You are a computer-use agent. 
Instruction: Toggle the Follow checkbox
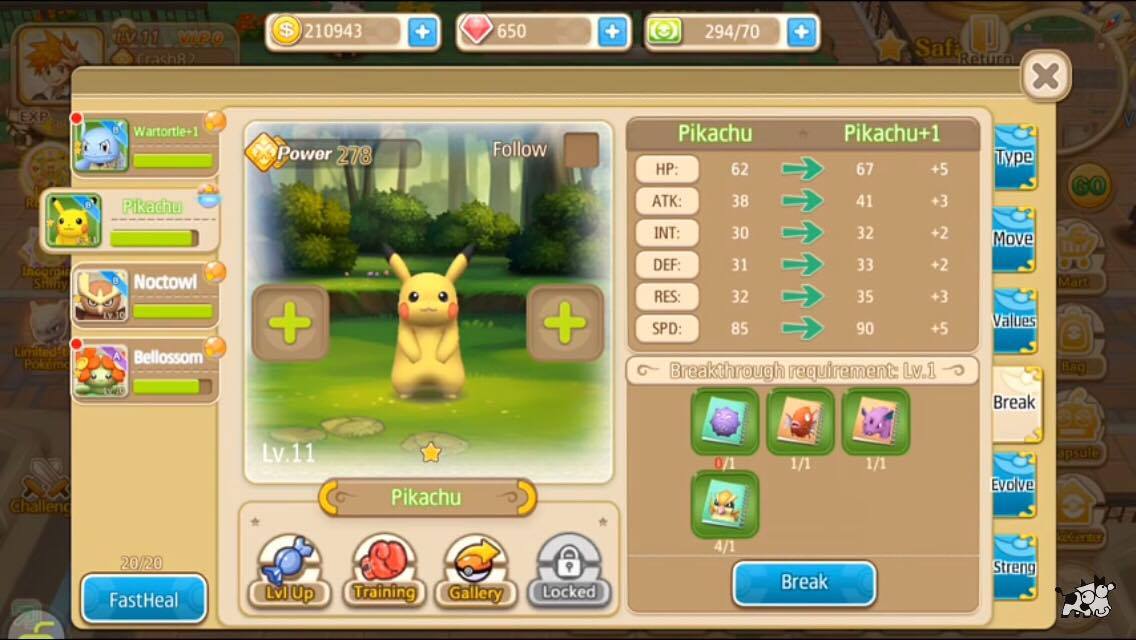click(x=581, y=150)
